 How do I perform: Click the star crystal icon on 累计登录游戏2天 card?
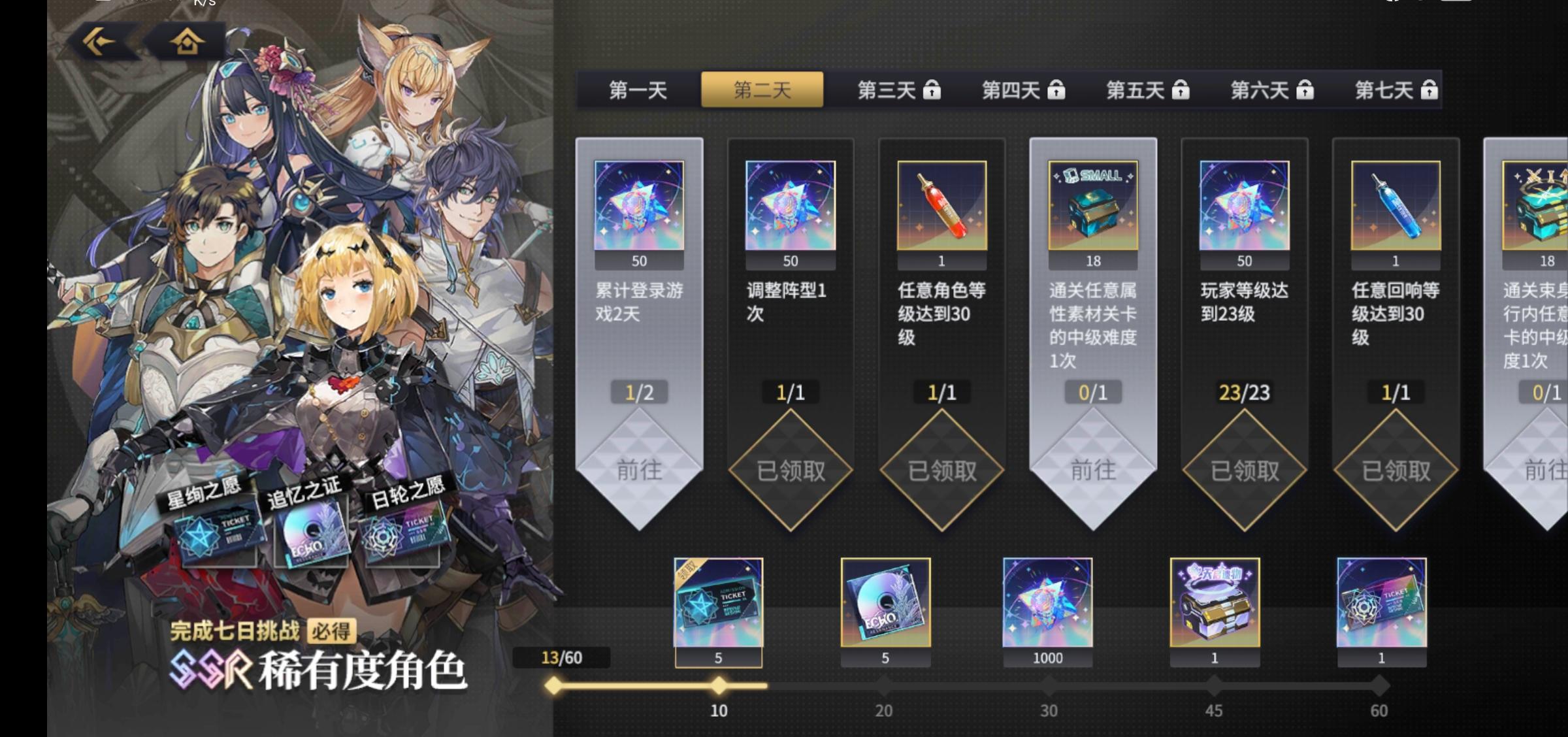point(638,206)
